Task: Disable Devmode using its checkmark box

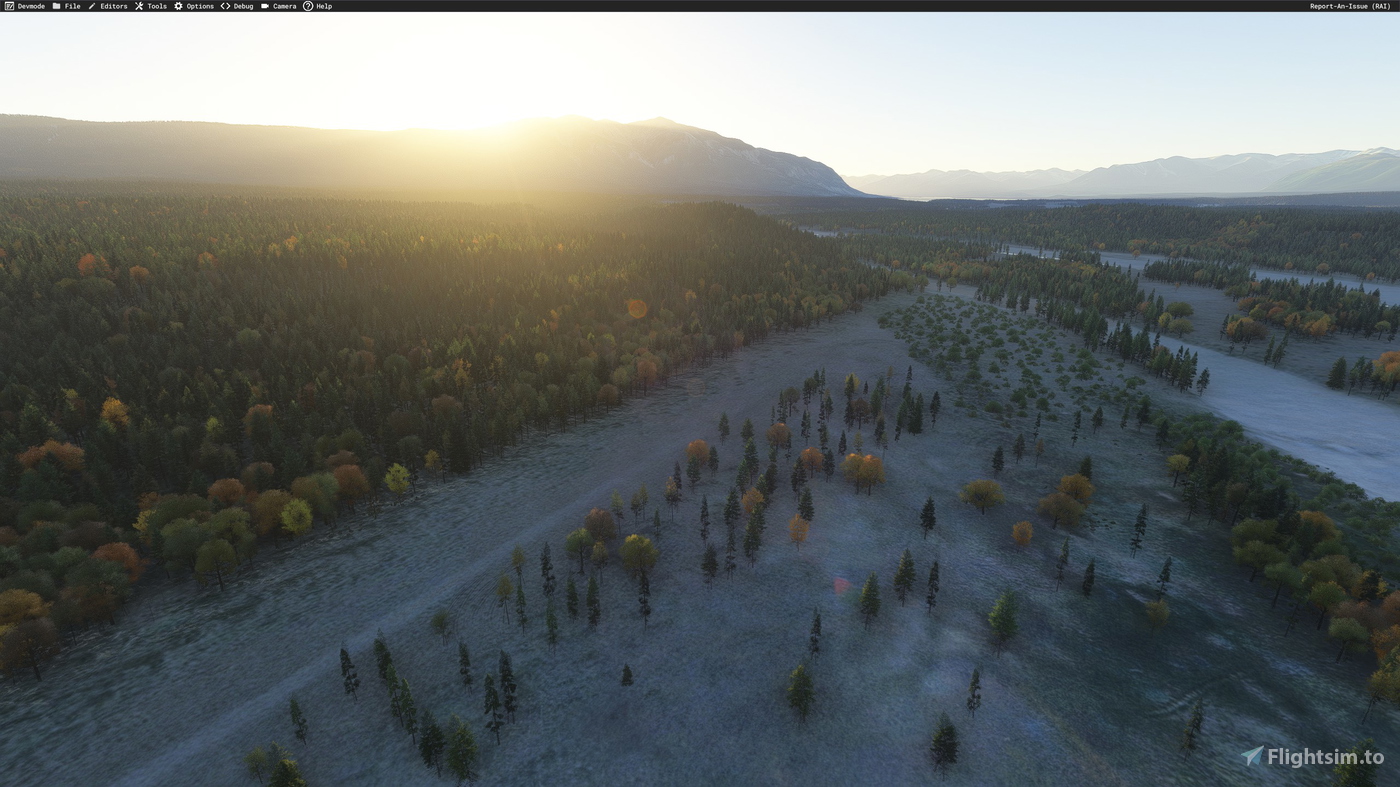Action: click(7, 5)
